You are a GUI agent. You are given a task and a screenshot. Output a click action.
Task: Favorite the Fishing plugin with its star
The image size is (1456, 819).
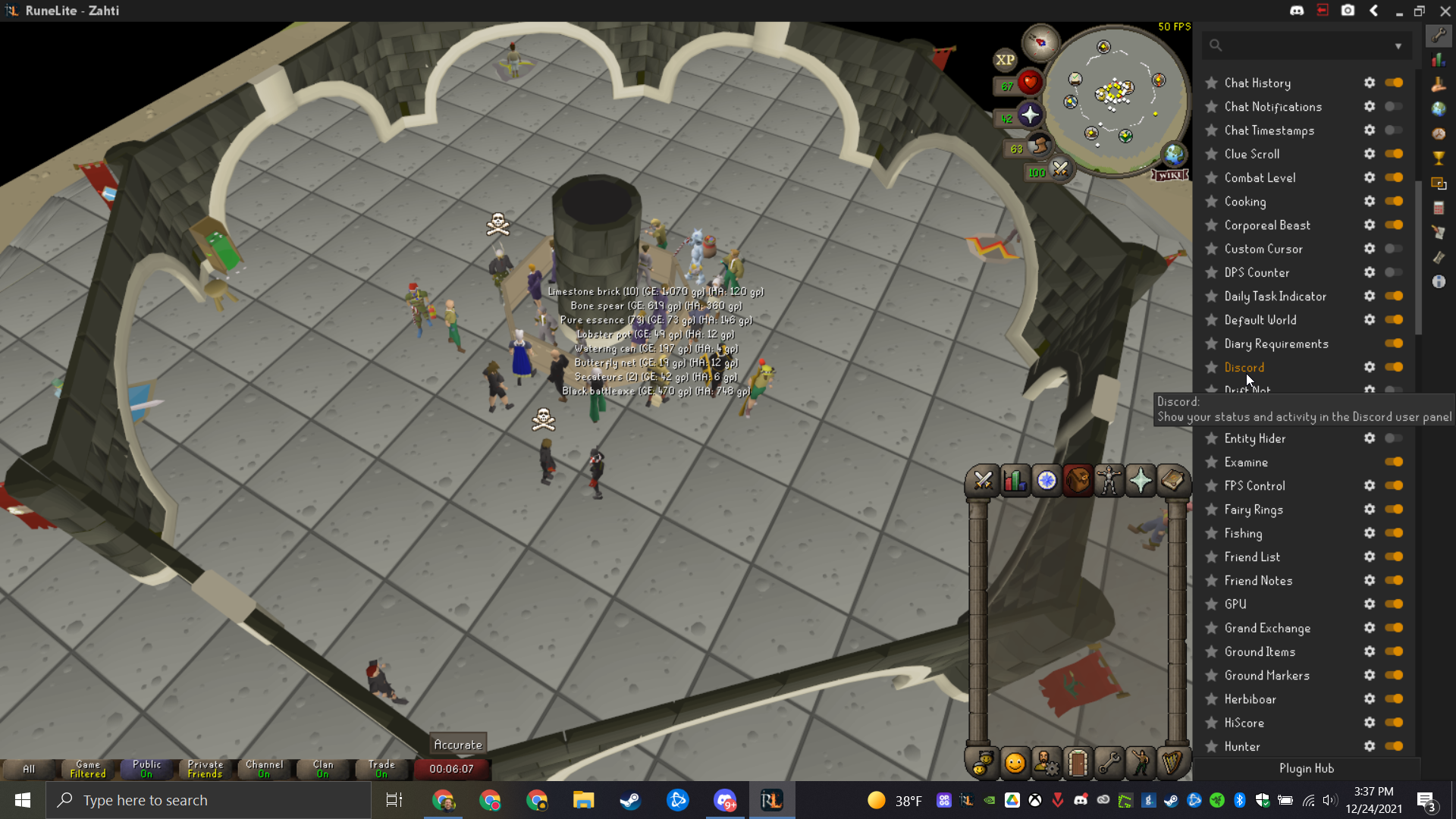[1211, 534]
